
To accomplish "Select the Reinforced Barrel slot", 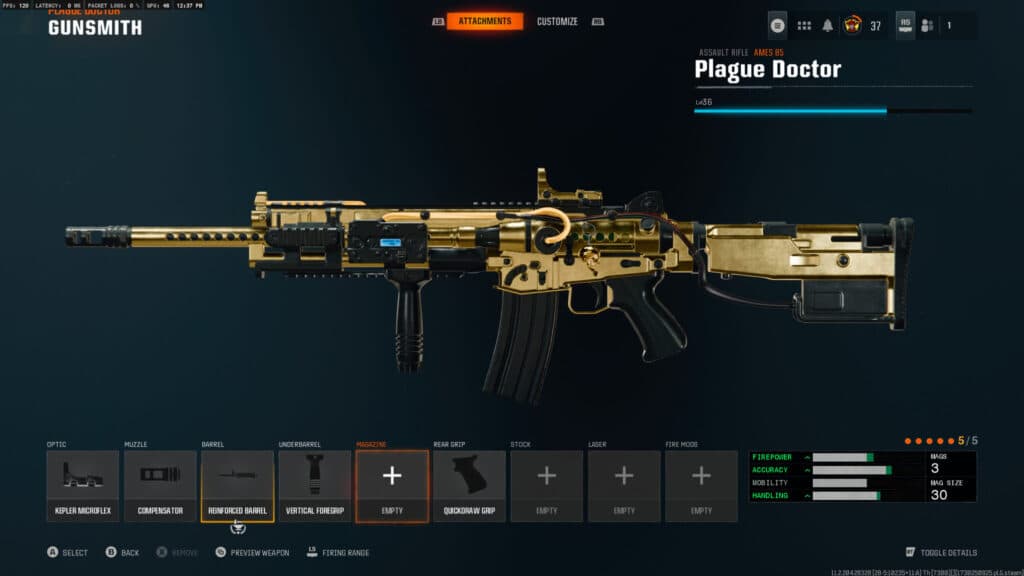I will (237, 485).
